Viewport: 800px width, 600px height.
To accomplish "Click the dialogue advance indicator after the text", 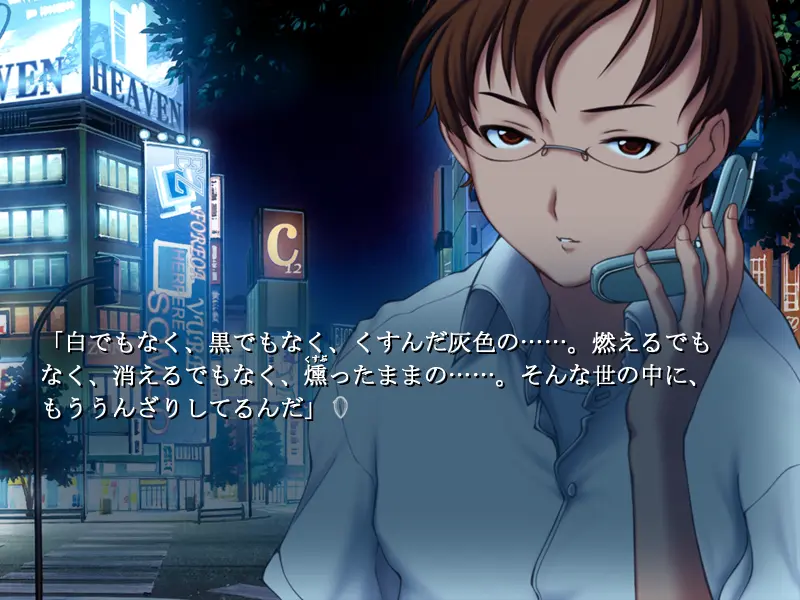I will [x=340, y=407].
